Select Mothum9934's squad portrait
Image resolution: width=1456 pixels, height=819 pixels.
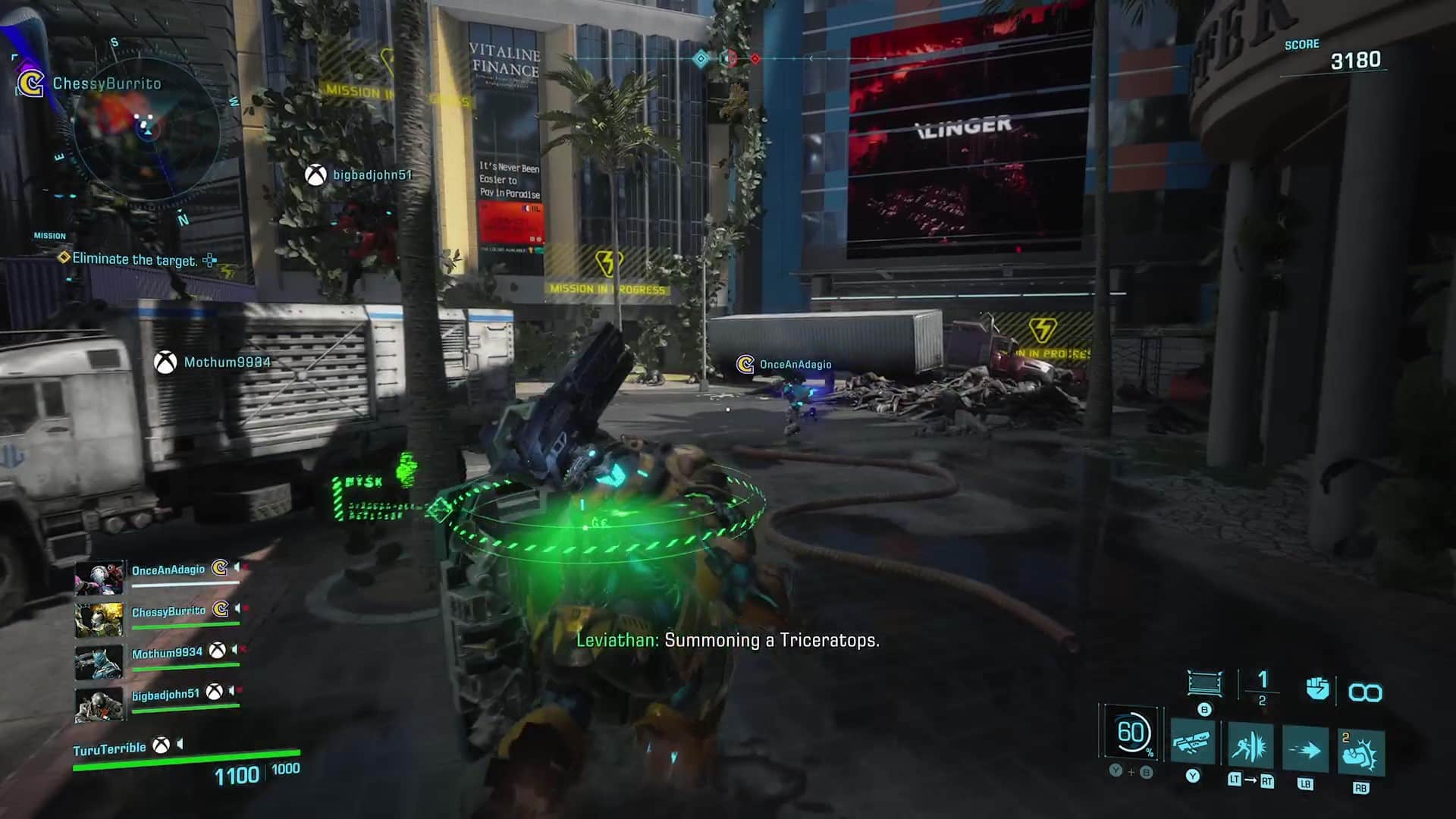coord(99,661)
